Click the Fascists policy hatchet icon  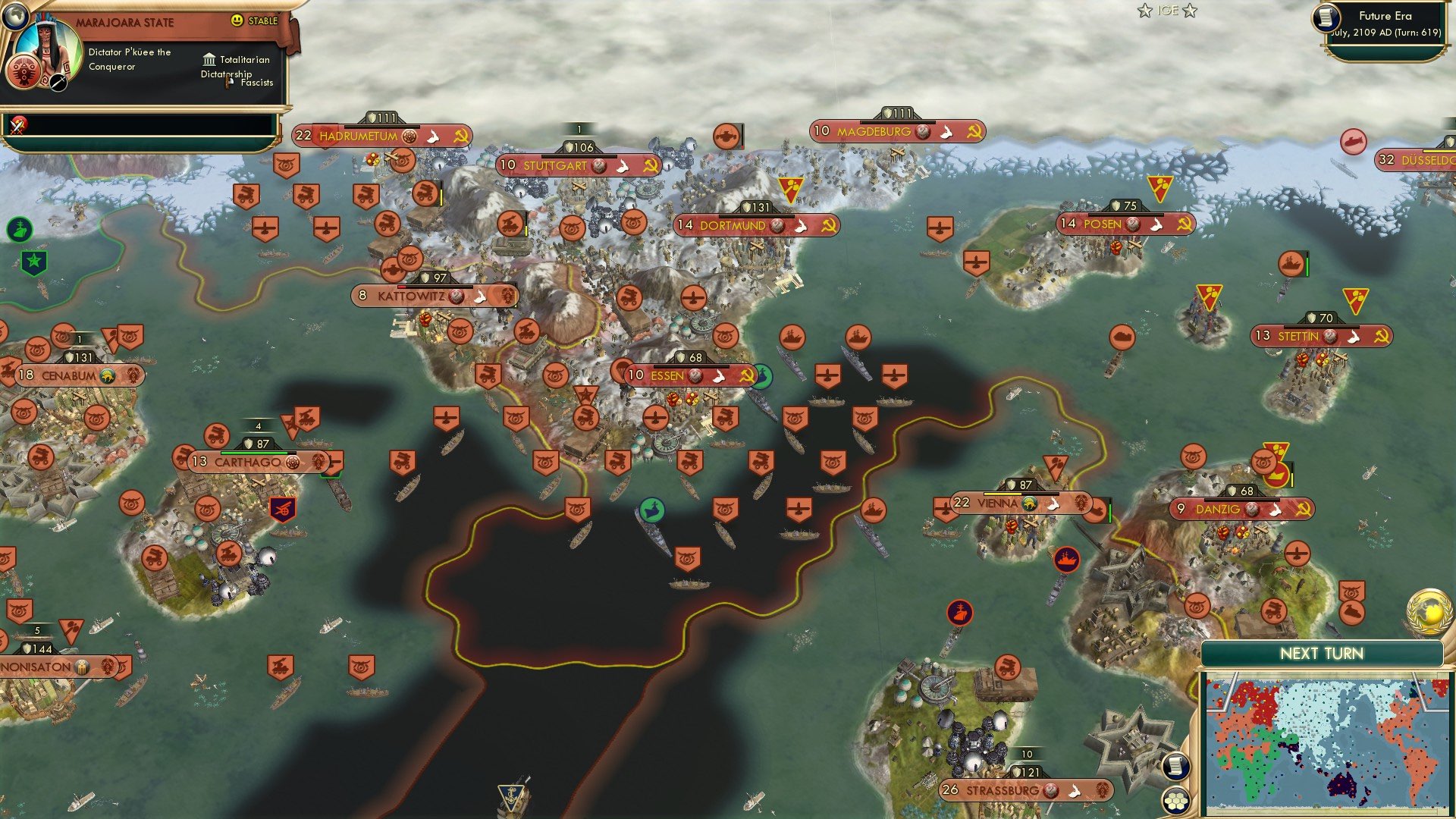227,81
